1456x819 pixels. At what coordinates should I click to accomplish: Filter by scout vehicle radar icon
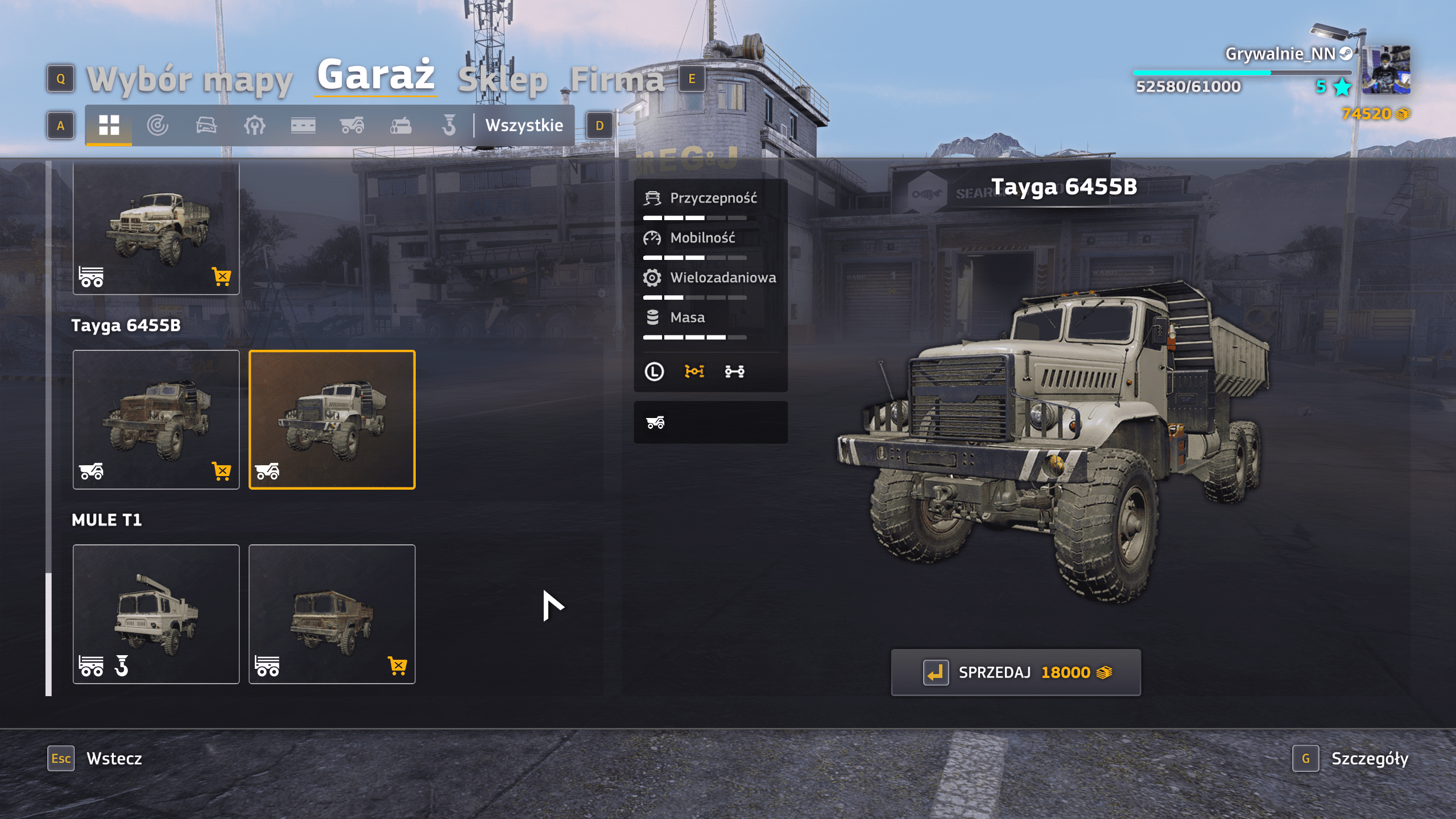coord(158,125)
